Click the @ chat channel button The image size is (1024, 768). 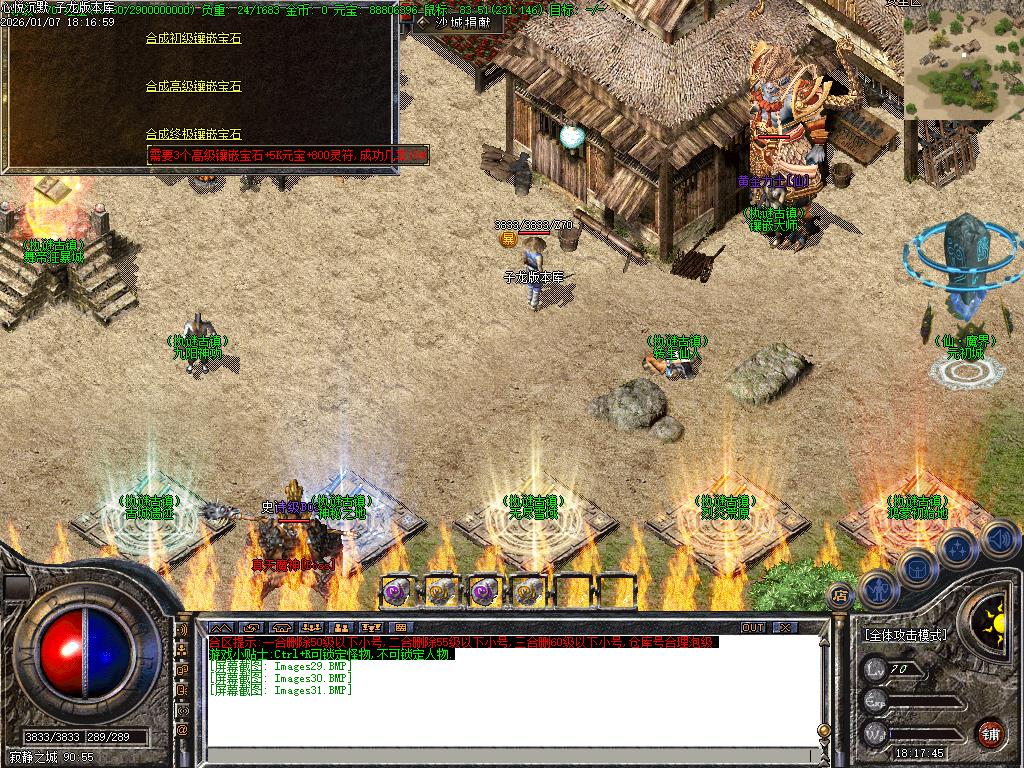182,730
